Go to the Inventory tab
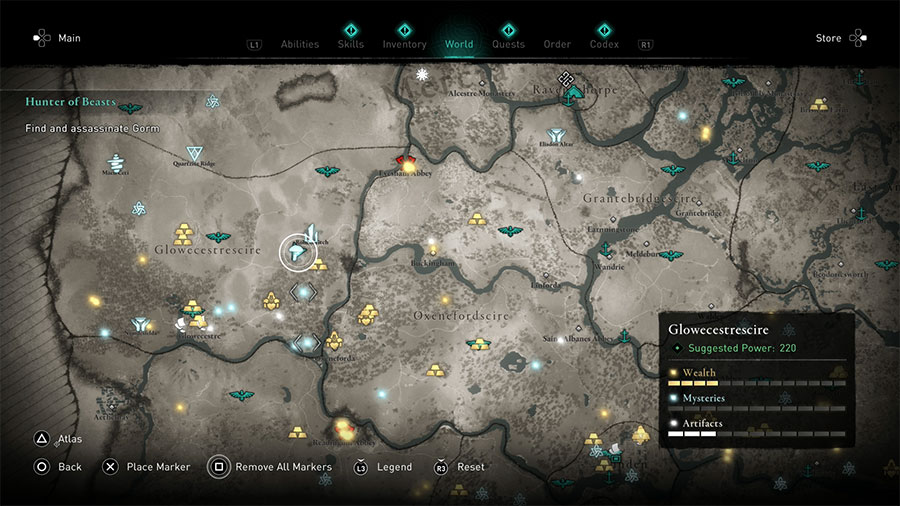Viewport: 900px width, 506px height. click(404, 44)
